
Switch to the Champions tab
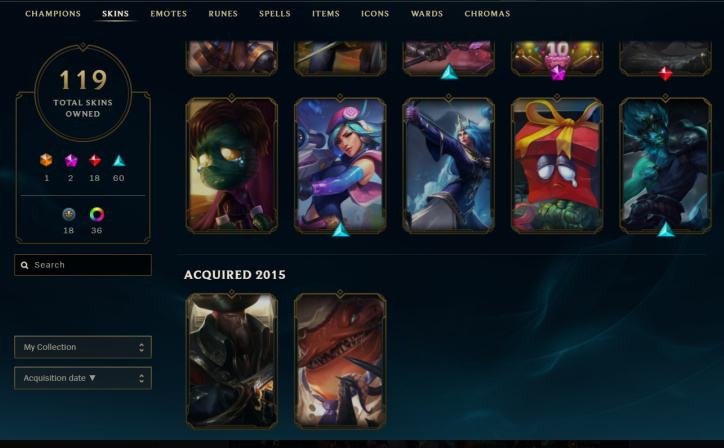pyautogui.click(x=53, y=14)
